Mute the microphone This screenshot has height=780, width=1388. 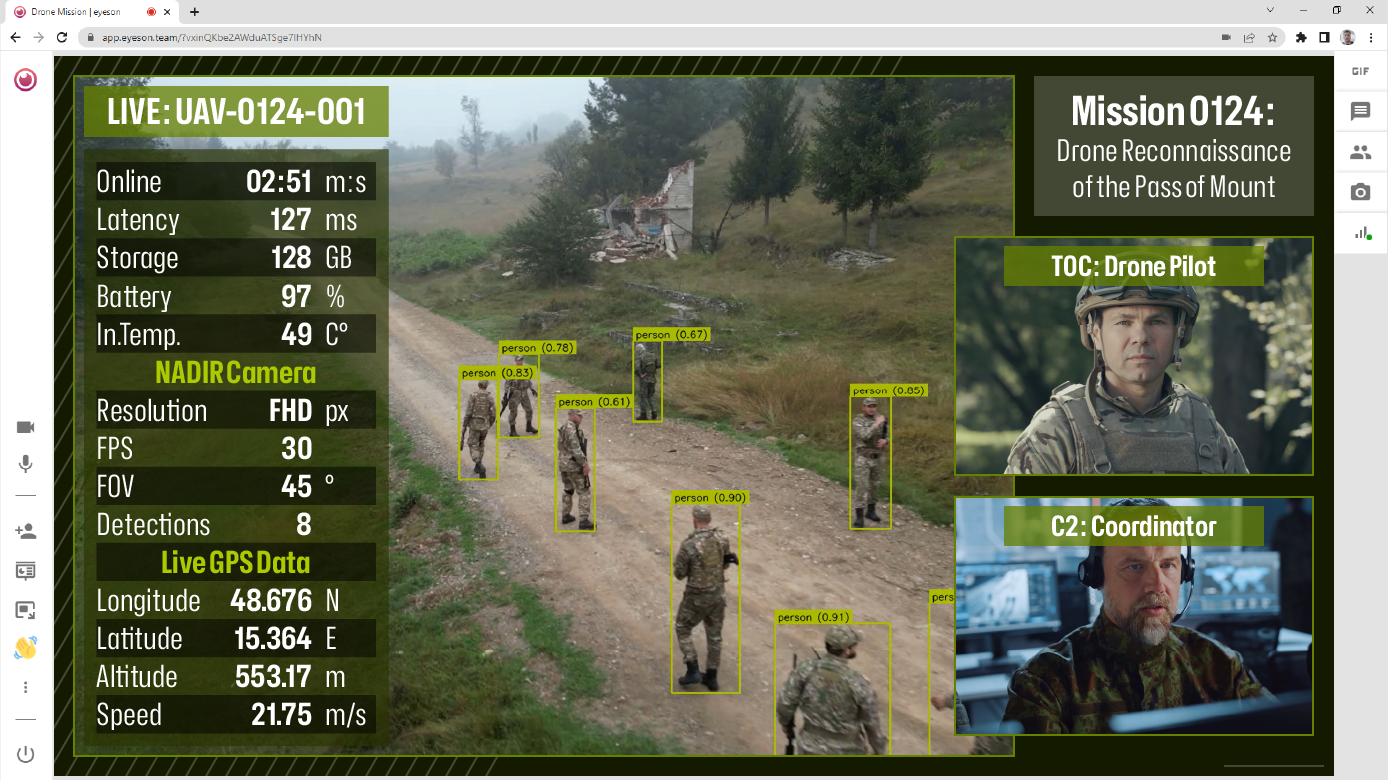click(25, 464)
